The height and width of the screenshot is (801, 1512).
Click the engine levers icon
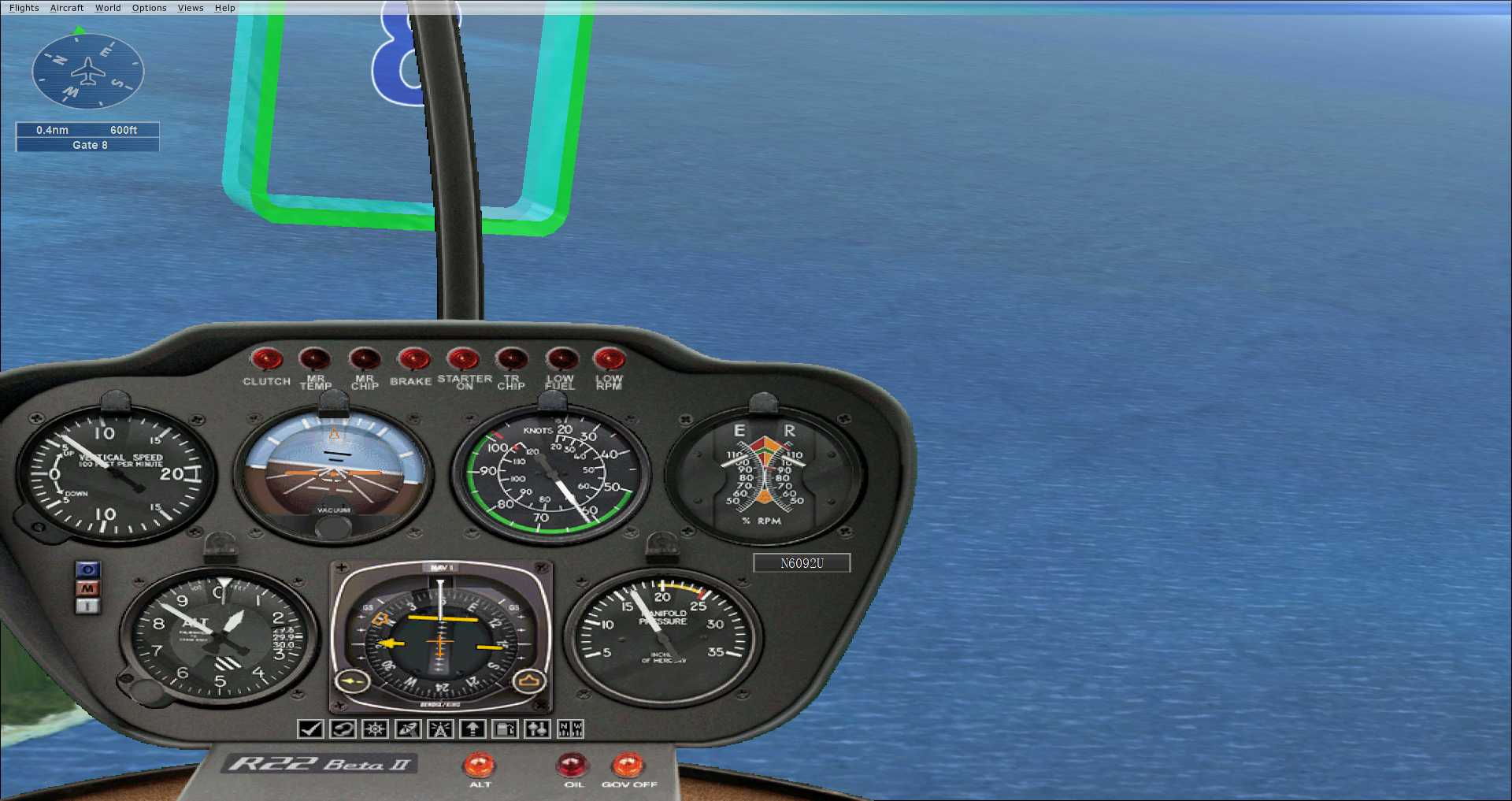tap(537, 729)
